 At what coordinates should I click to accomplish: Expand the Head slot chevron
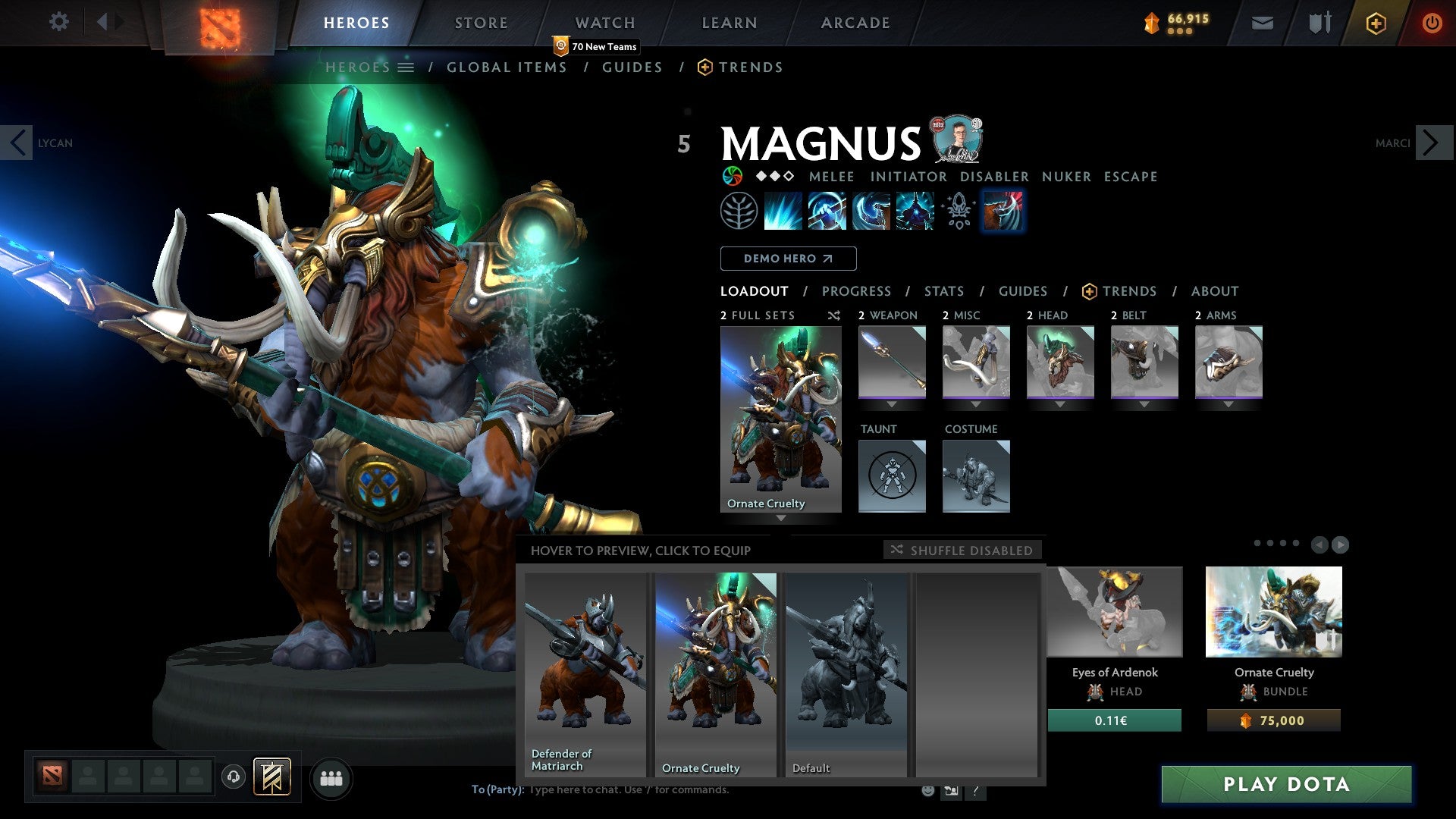1060,404
